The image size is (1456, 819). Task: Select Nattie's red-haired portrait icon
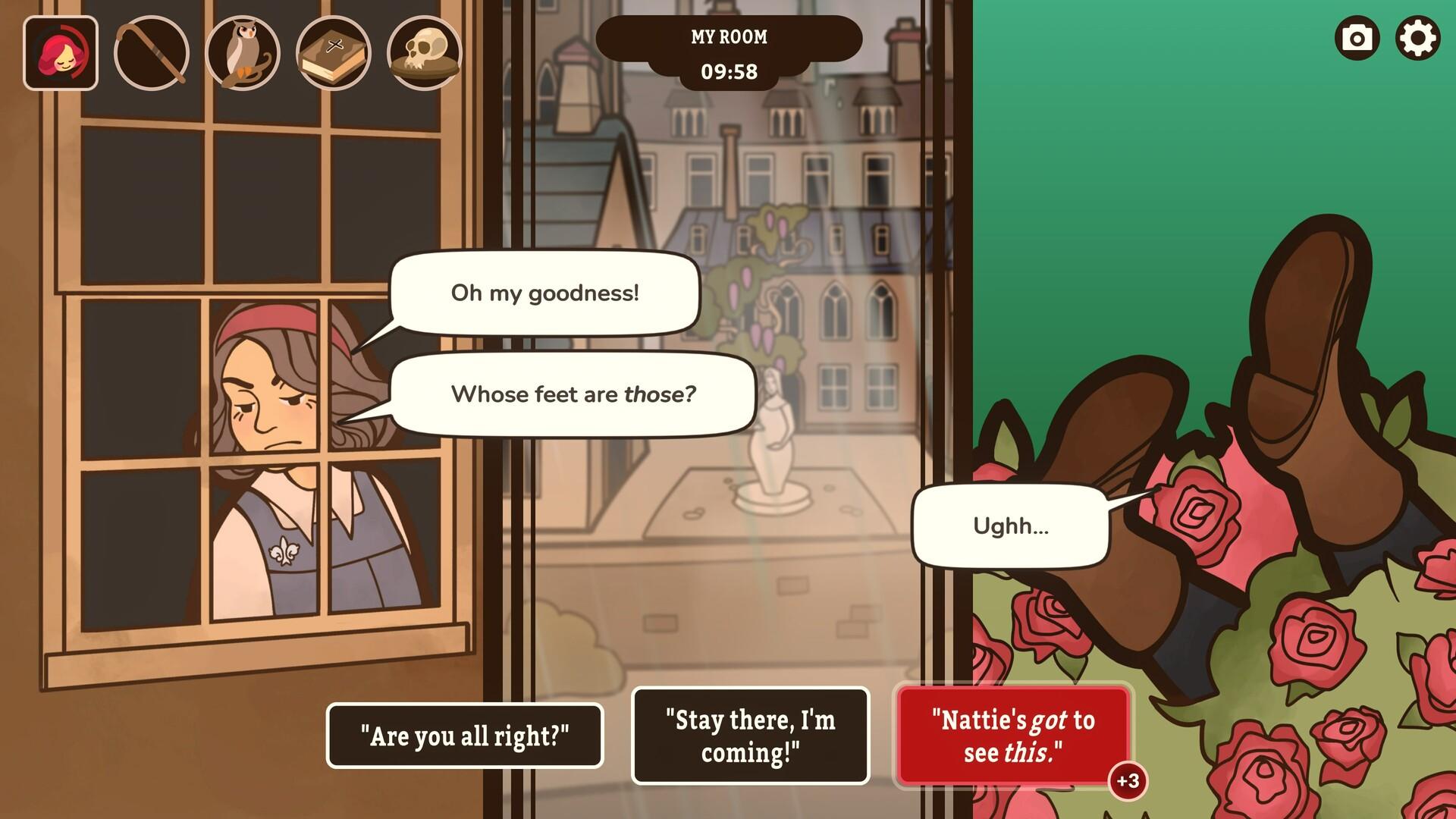pyautogui.click(x=62, y=53)
